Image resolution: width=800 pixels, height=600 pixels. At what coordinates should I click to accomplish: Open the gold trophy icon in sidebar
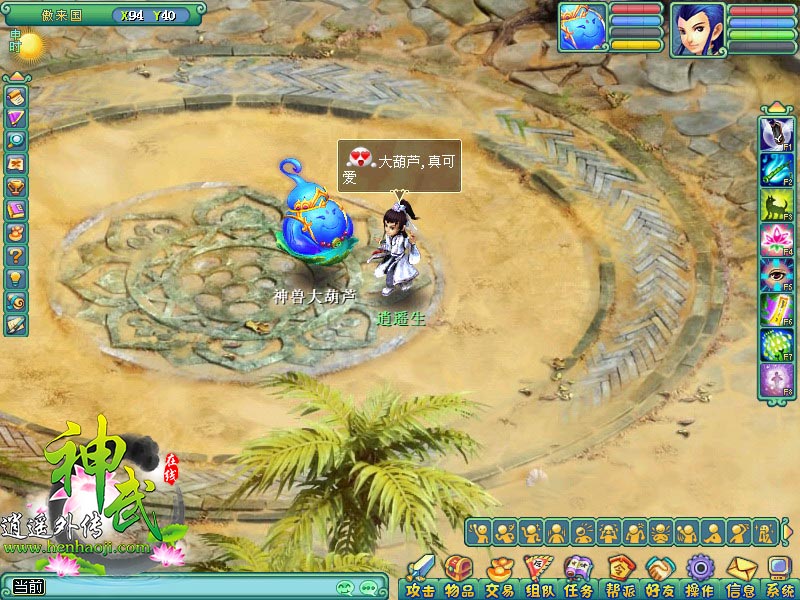click(x=15, y=186)
